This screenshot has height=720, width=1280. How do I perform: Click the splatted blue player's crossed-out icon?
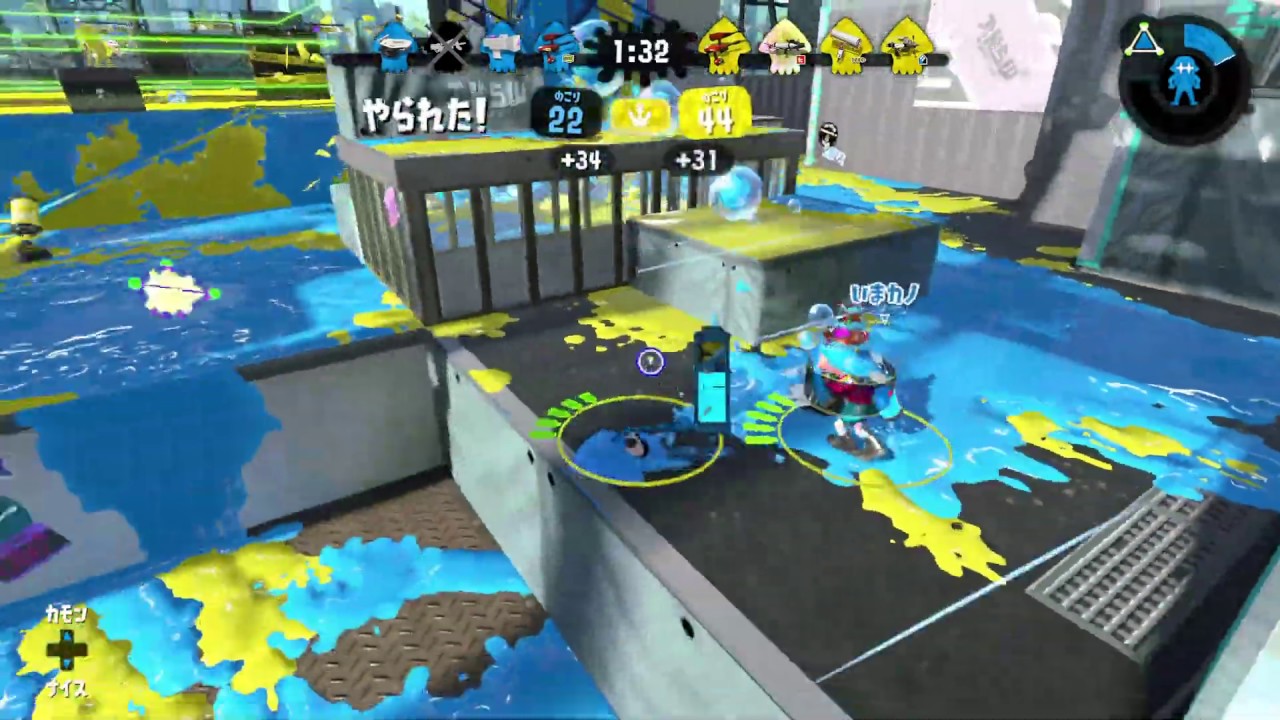(448, 50)
